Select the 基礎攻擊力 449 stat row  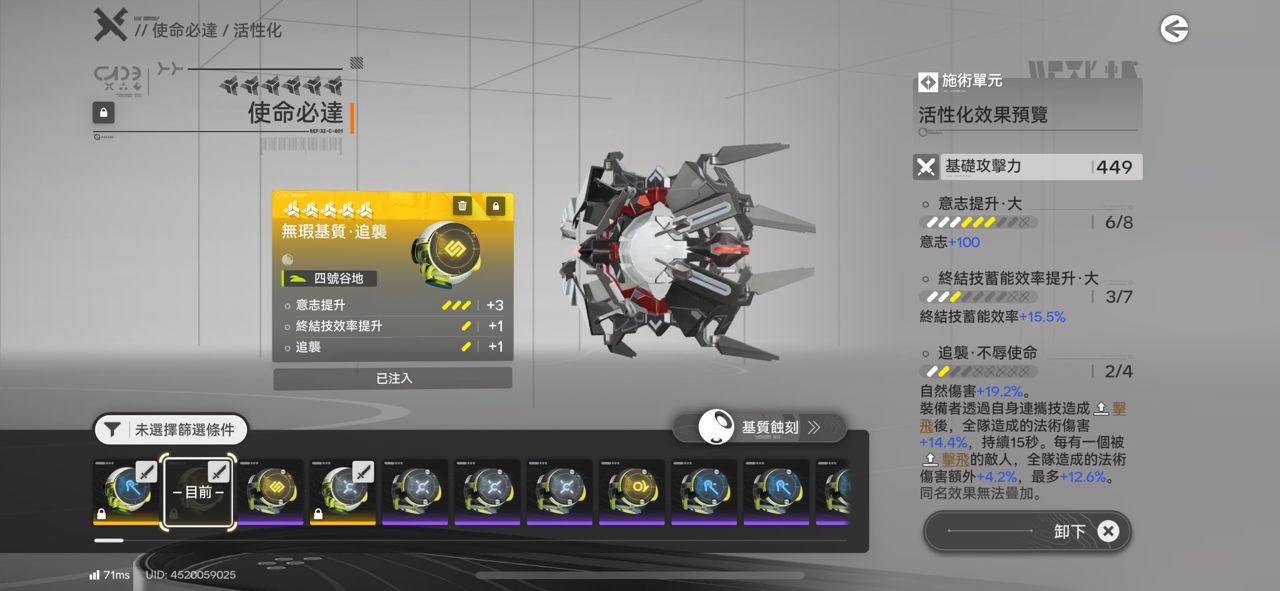coord(1027,167)
